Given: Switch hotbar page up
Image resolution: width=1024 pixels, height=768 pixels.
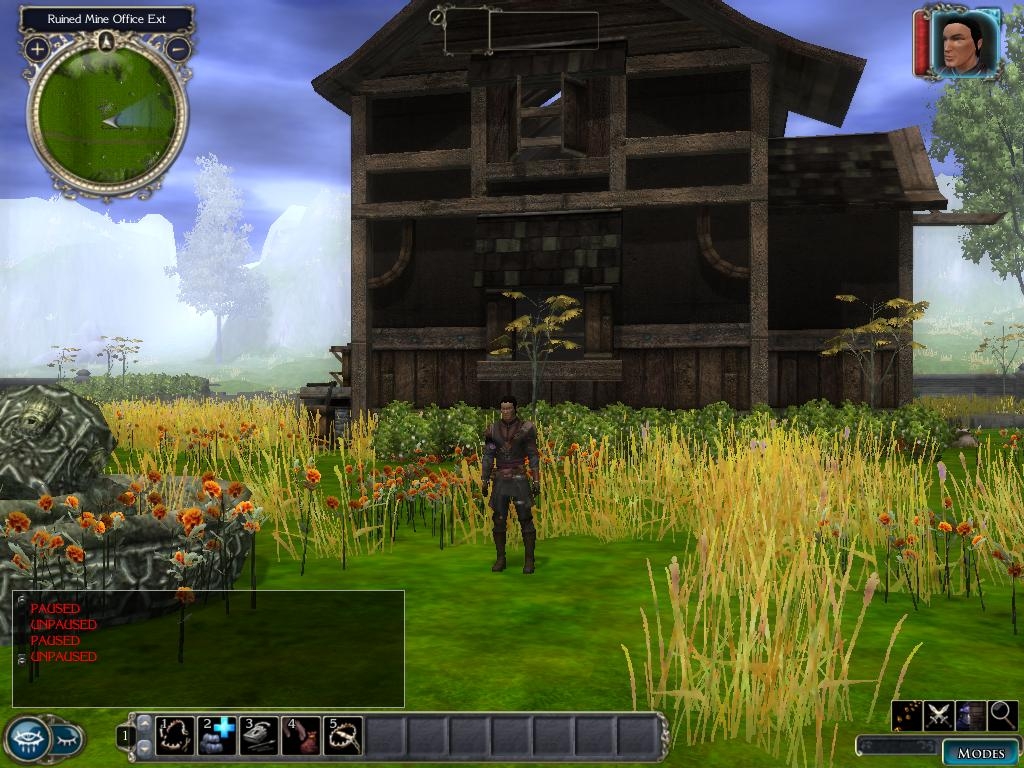Looking at the screenshot, I should [x=145, y=724].
